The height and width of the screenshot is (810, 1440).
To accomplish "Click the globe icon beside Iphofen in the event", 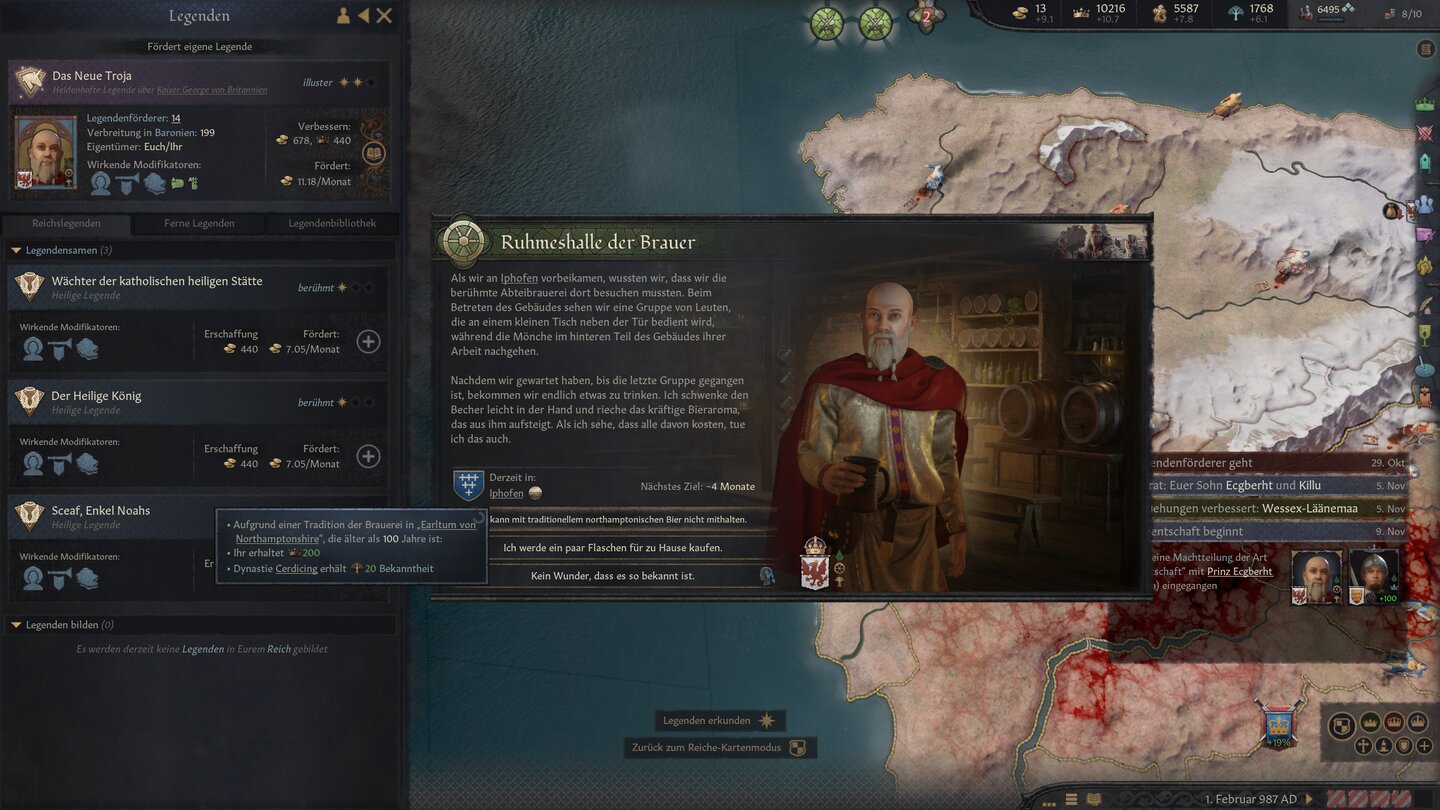I will (535, 493).
